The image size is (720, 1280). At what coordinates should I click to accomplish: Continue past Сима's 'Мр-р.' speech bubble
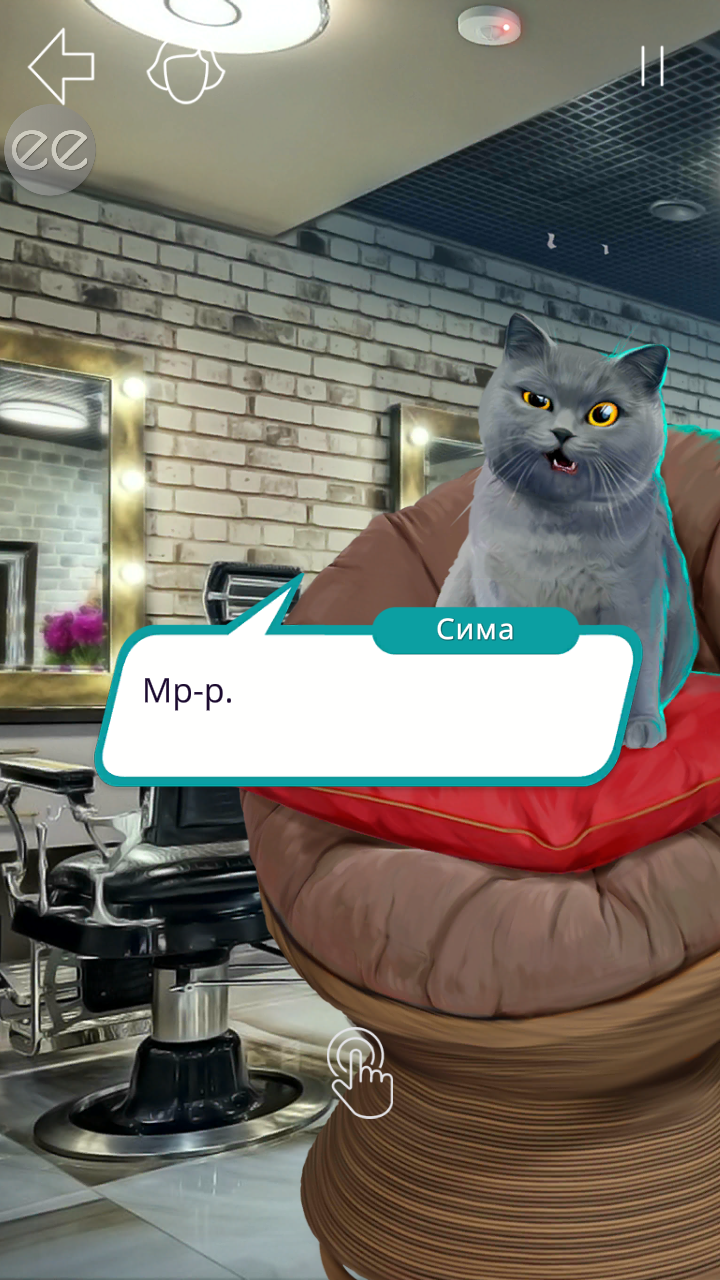click(x=368, y=706)
